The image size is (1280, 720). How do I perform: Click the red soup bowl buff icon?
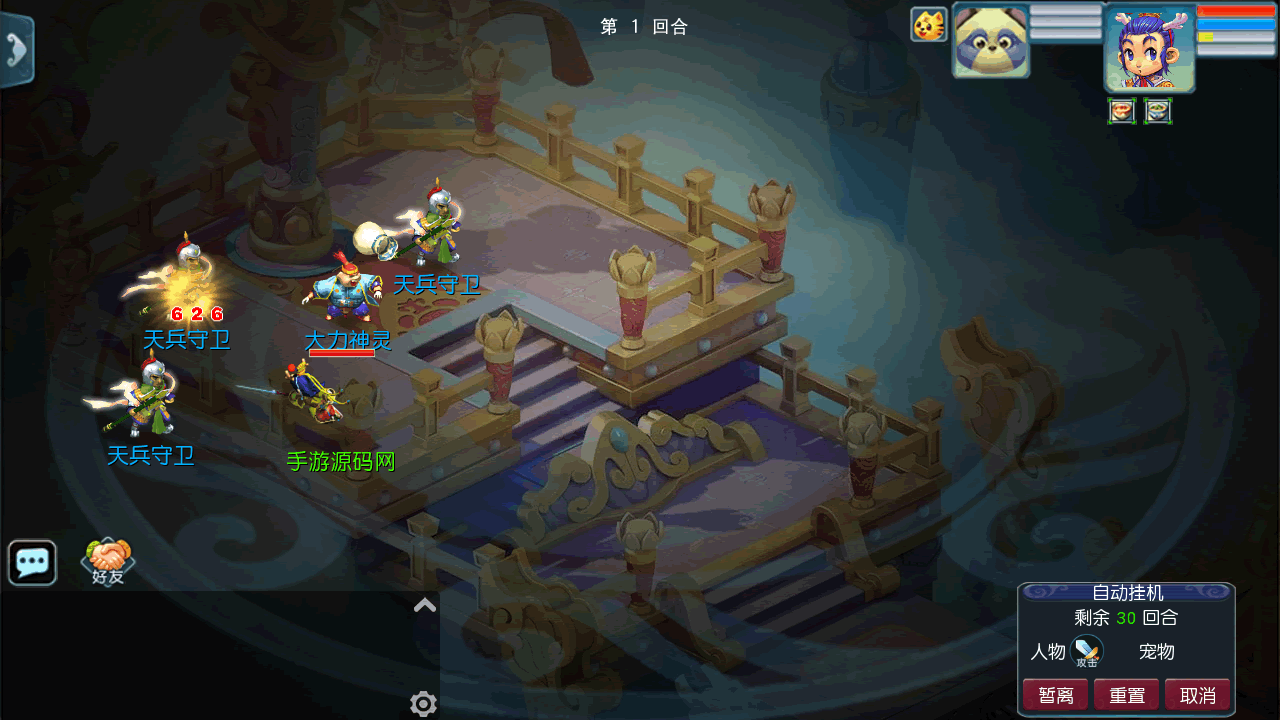[1122, 111]
